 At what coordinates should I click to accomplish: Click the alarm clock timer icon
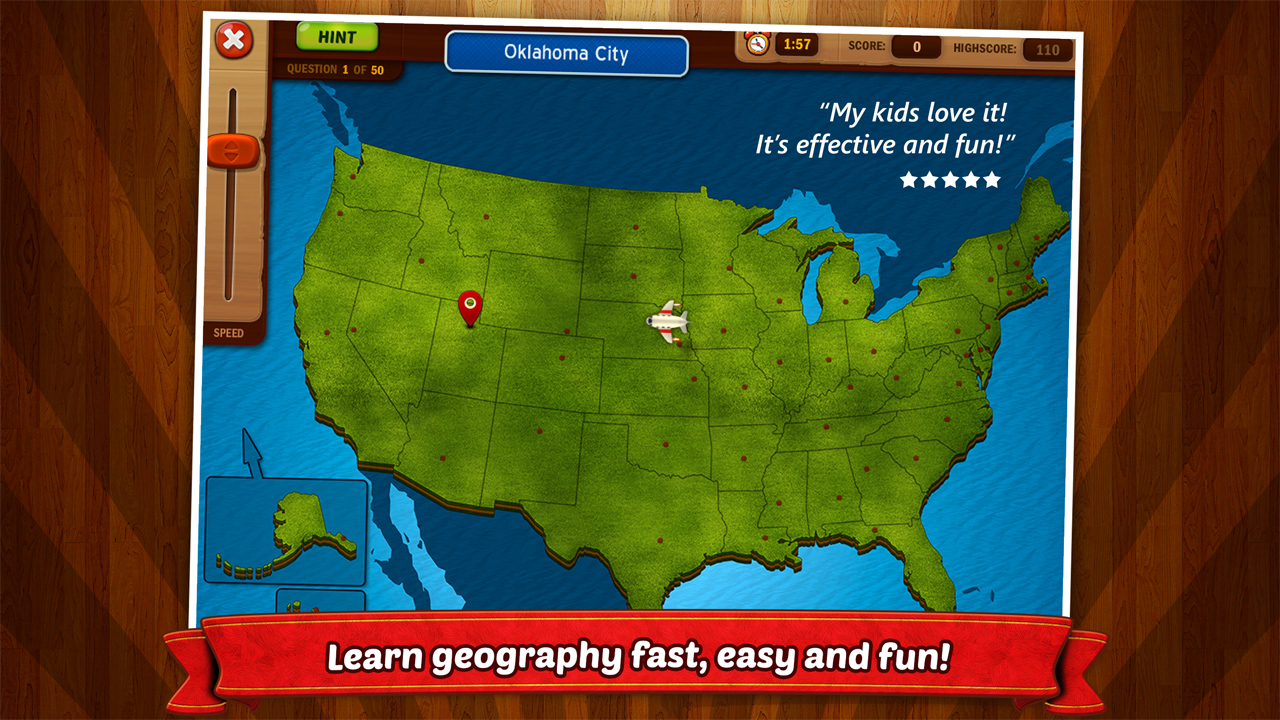coord(756,44)
